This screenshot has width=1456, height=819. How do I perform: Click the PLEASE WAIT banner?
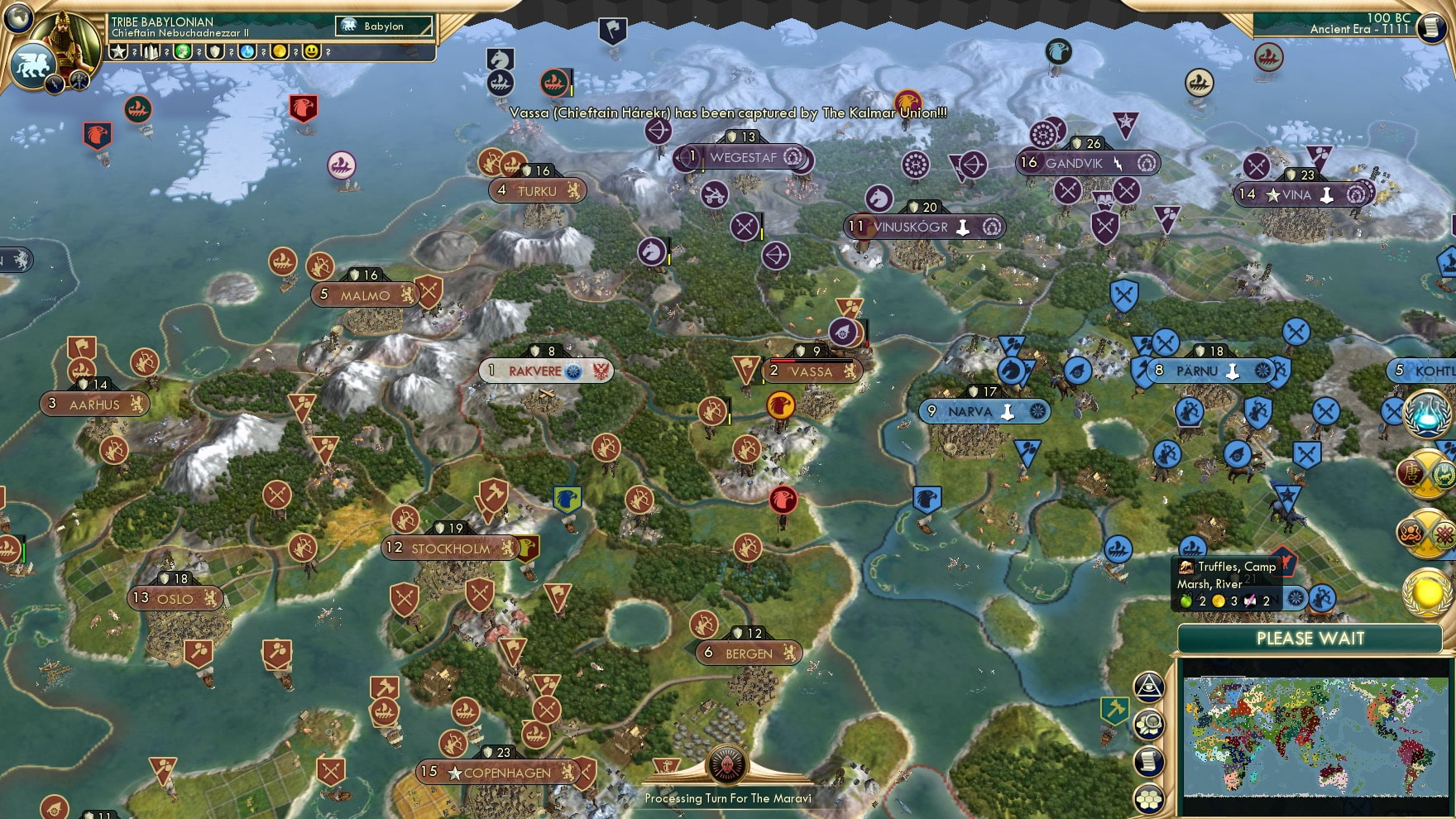coord(1311,639)
